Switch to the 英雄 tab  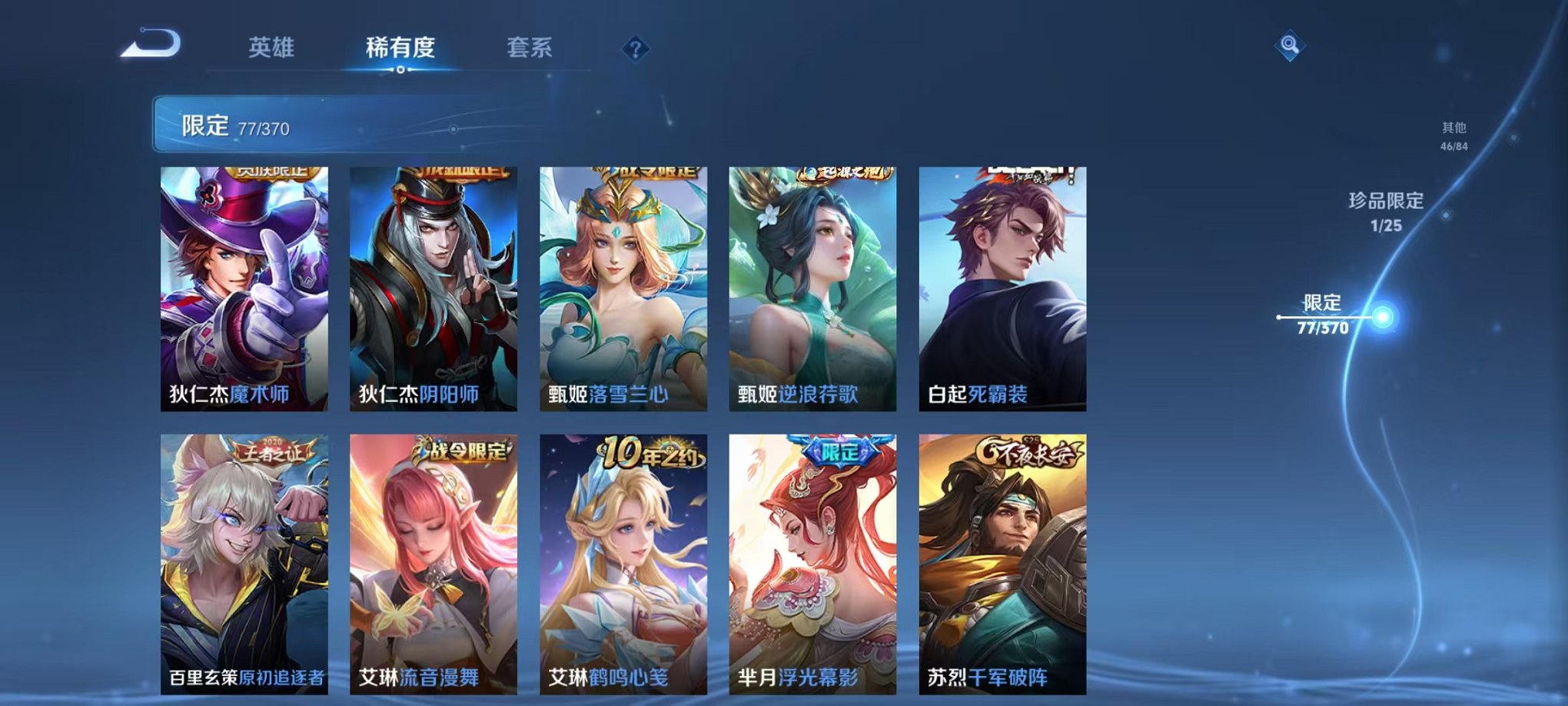pyautogui.click(x=271, y=48)
